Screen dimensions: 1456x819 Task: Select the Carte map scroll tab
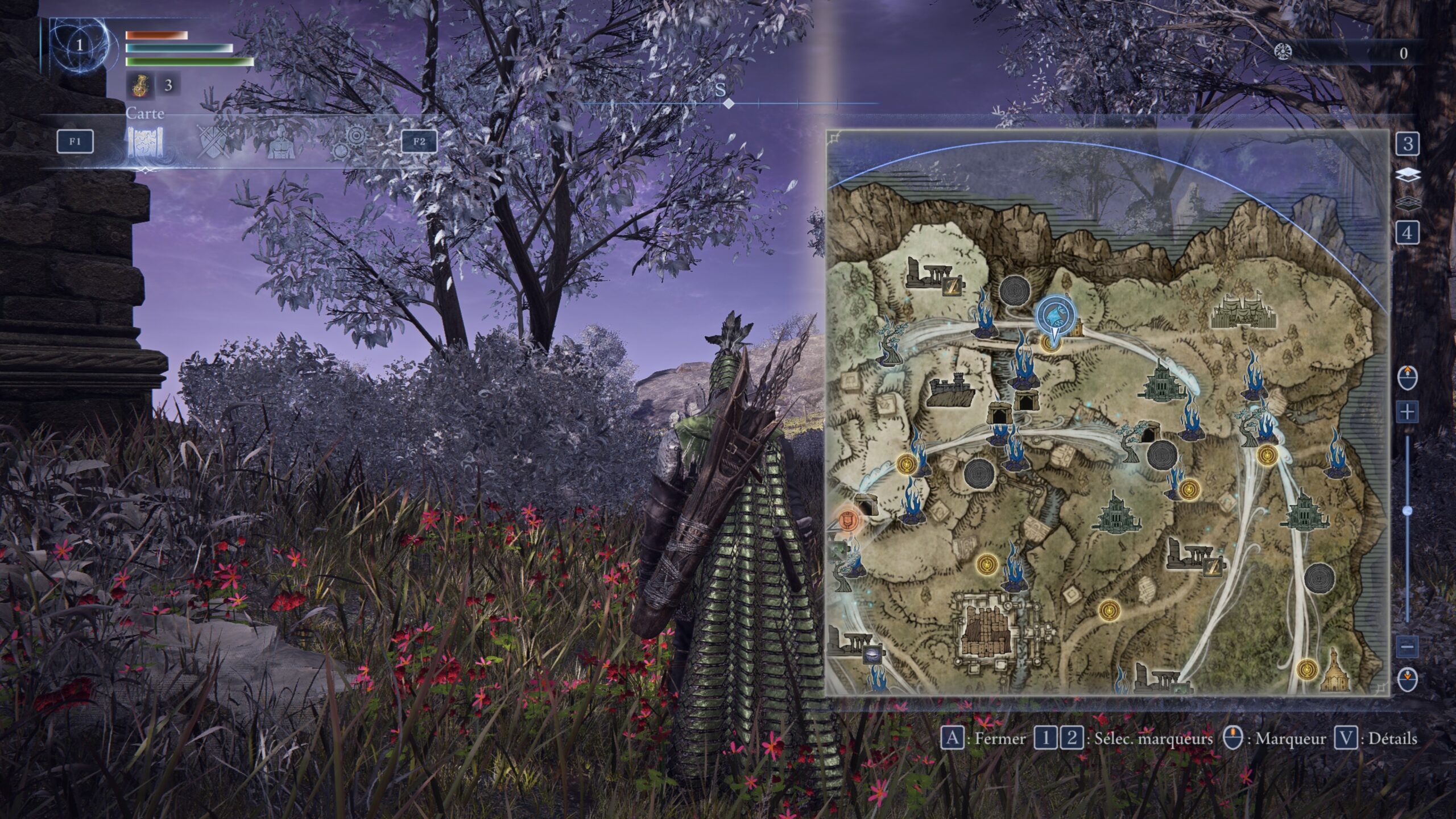point(146,142)
